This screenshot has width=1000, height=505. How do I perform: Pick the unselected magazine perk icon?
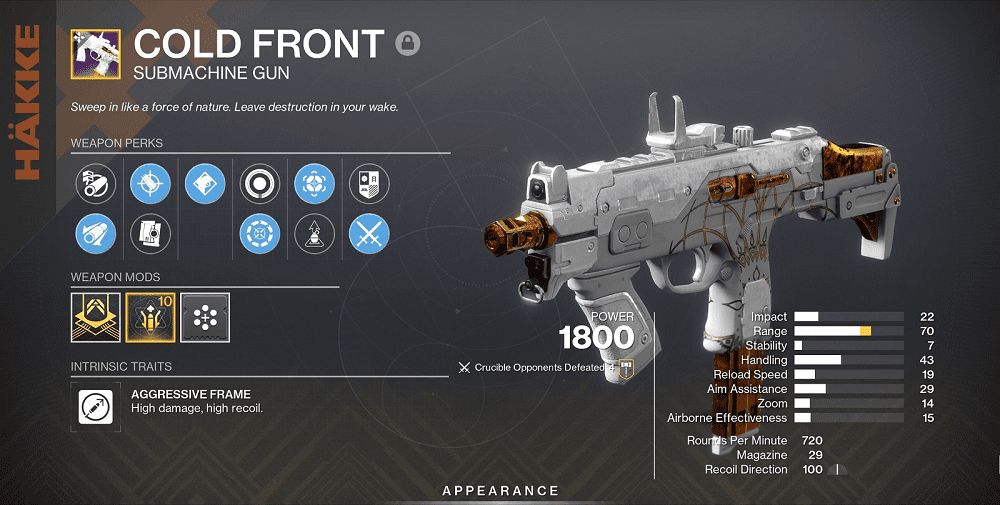(x=150, y=234)
